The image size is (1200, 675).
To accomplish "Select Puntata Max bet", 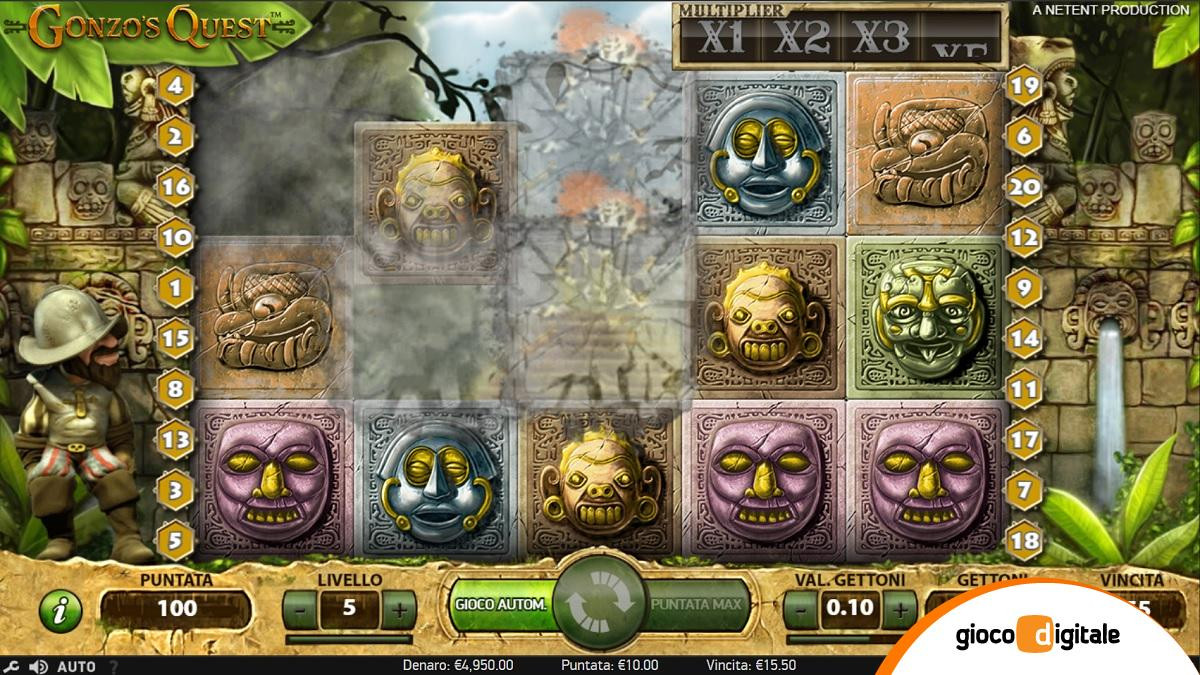I will pos(696,605).
